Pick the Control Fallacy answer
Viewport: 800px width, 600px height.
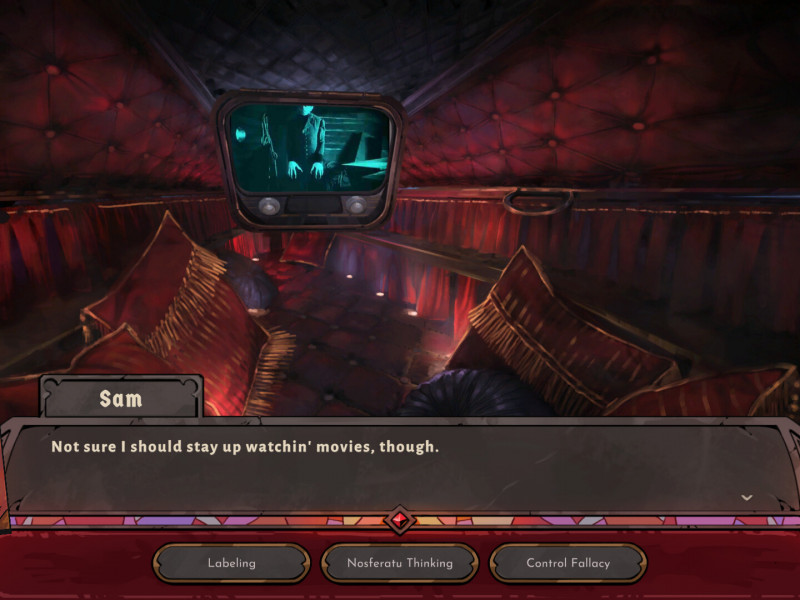point(568,563)
